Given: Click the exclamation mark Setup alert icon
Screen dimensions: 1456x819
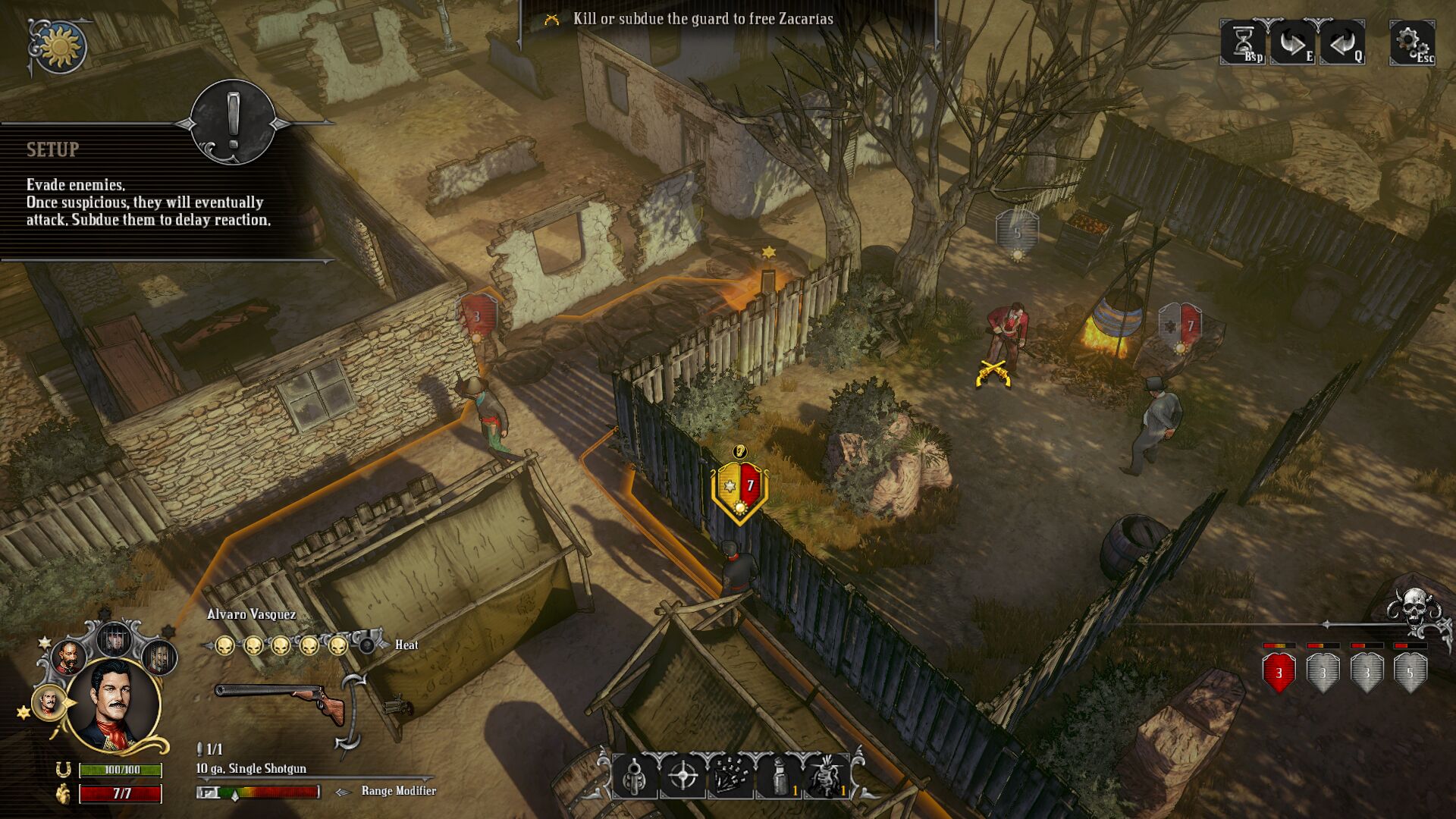Looking at the screenshot, I should [233, 121].
